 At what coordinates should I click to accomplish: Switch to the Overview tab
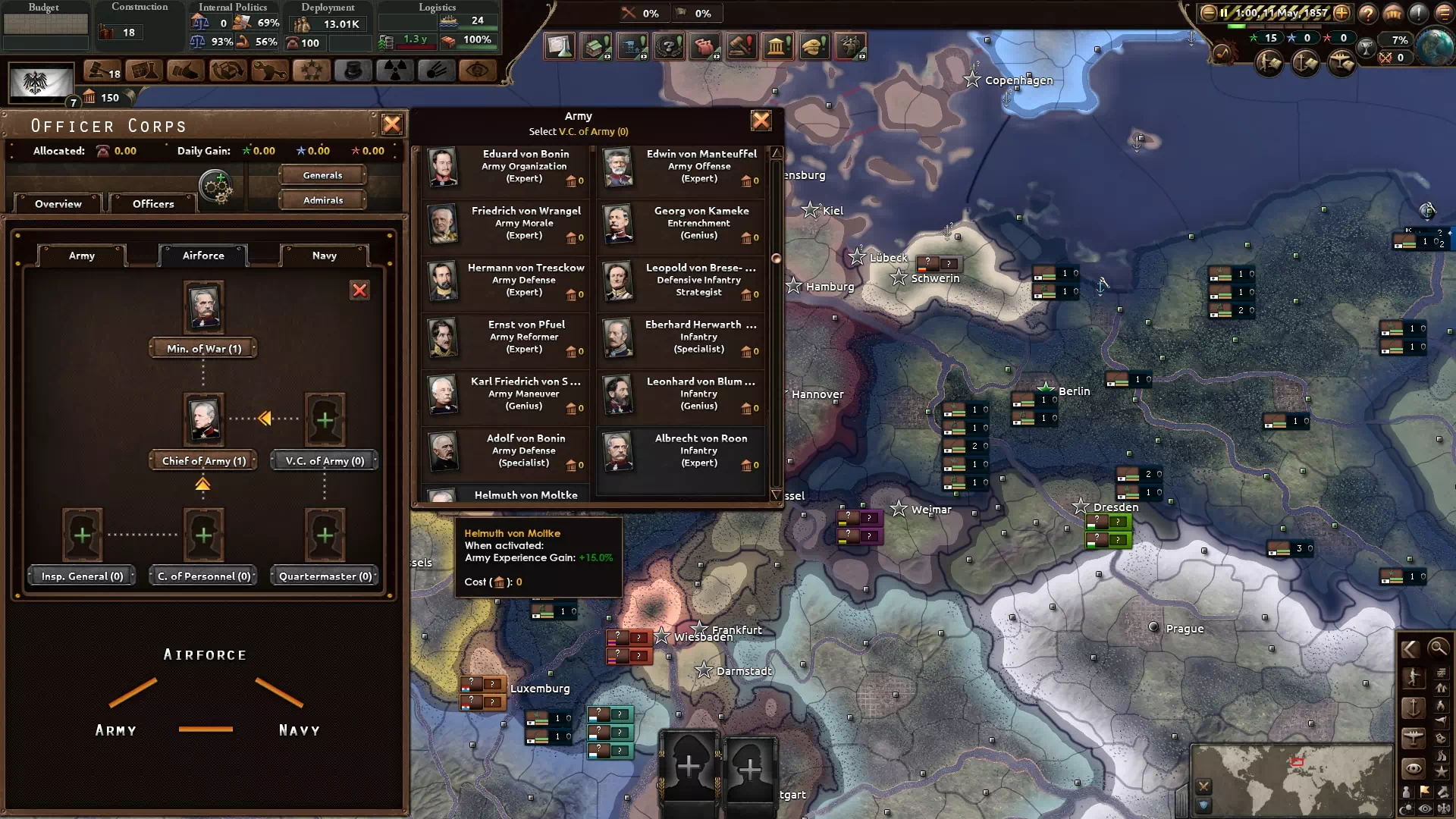[58, 203]
